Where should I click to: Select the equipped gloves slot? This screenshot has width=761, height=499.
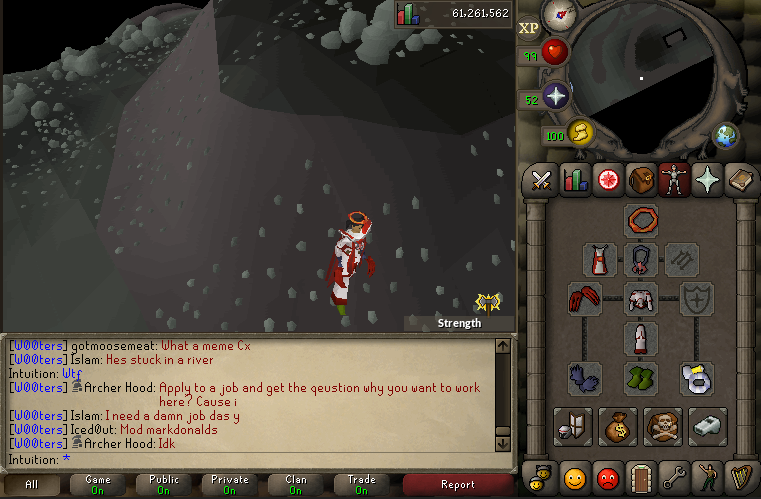pos(585,378)
